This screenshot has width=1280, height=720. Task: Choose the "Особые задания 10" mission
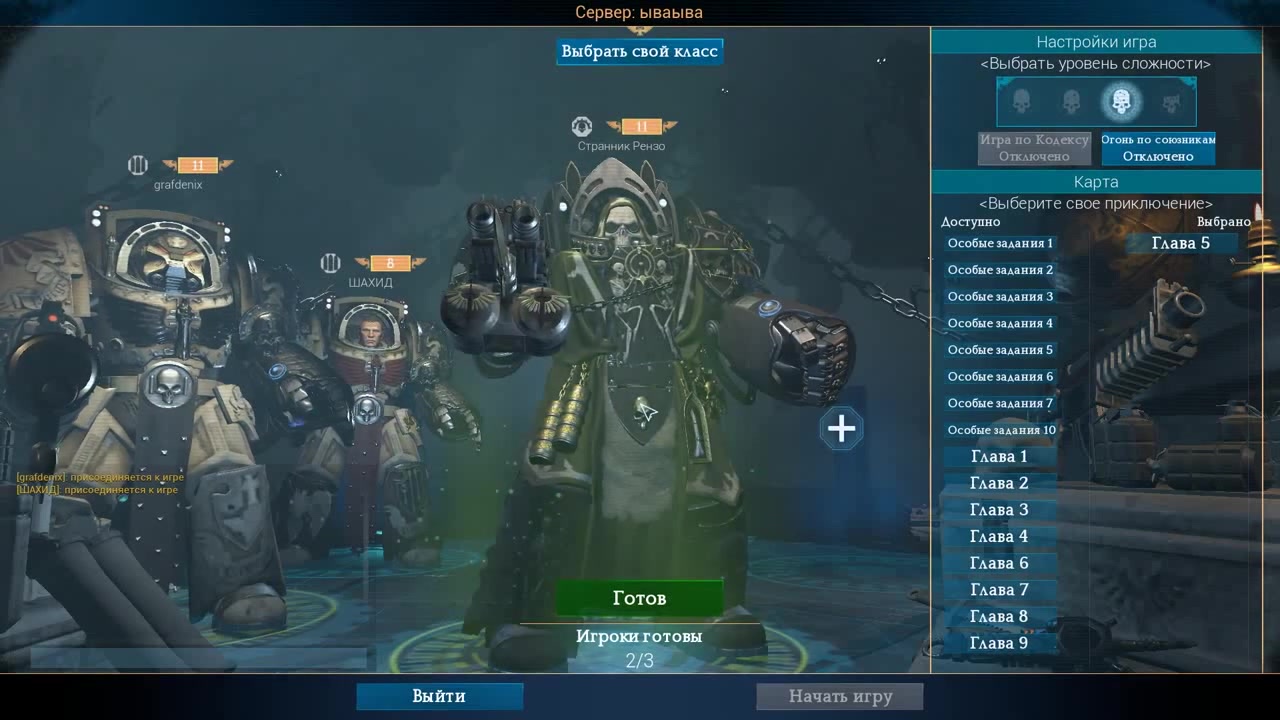pos(1001,430)
